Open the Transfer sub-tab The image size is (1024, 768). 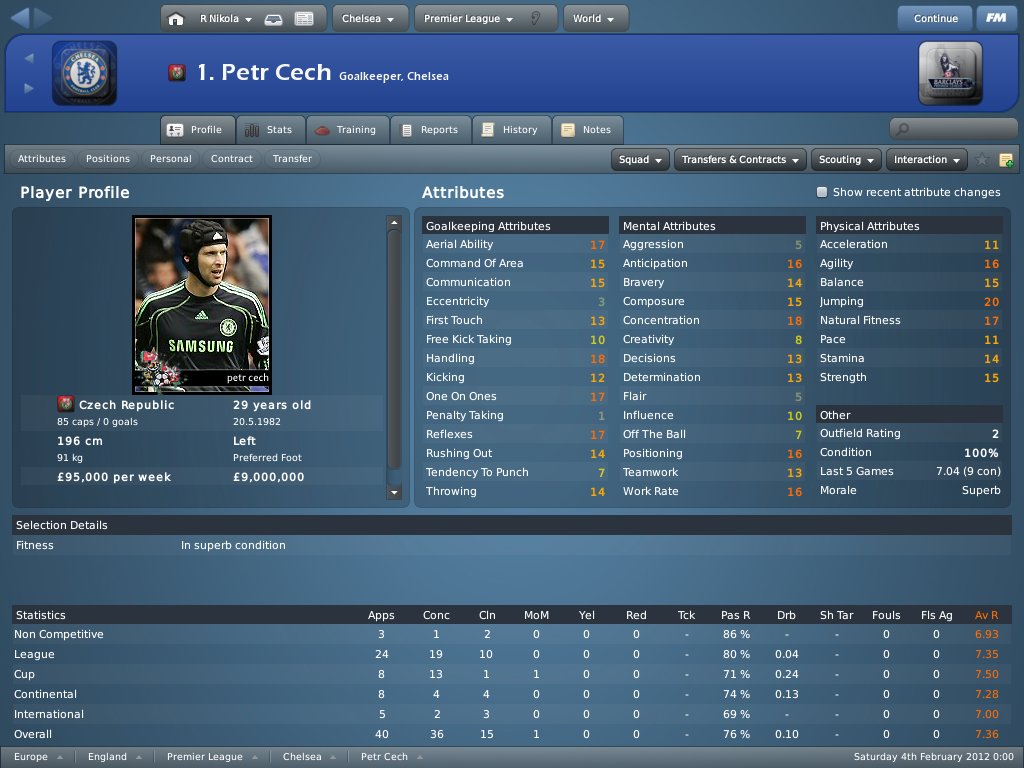point(292,159)
